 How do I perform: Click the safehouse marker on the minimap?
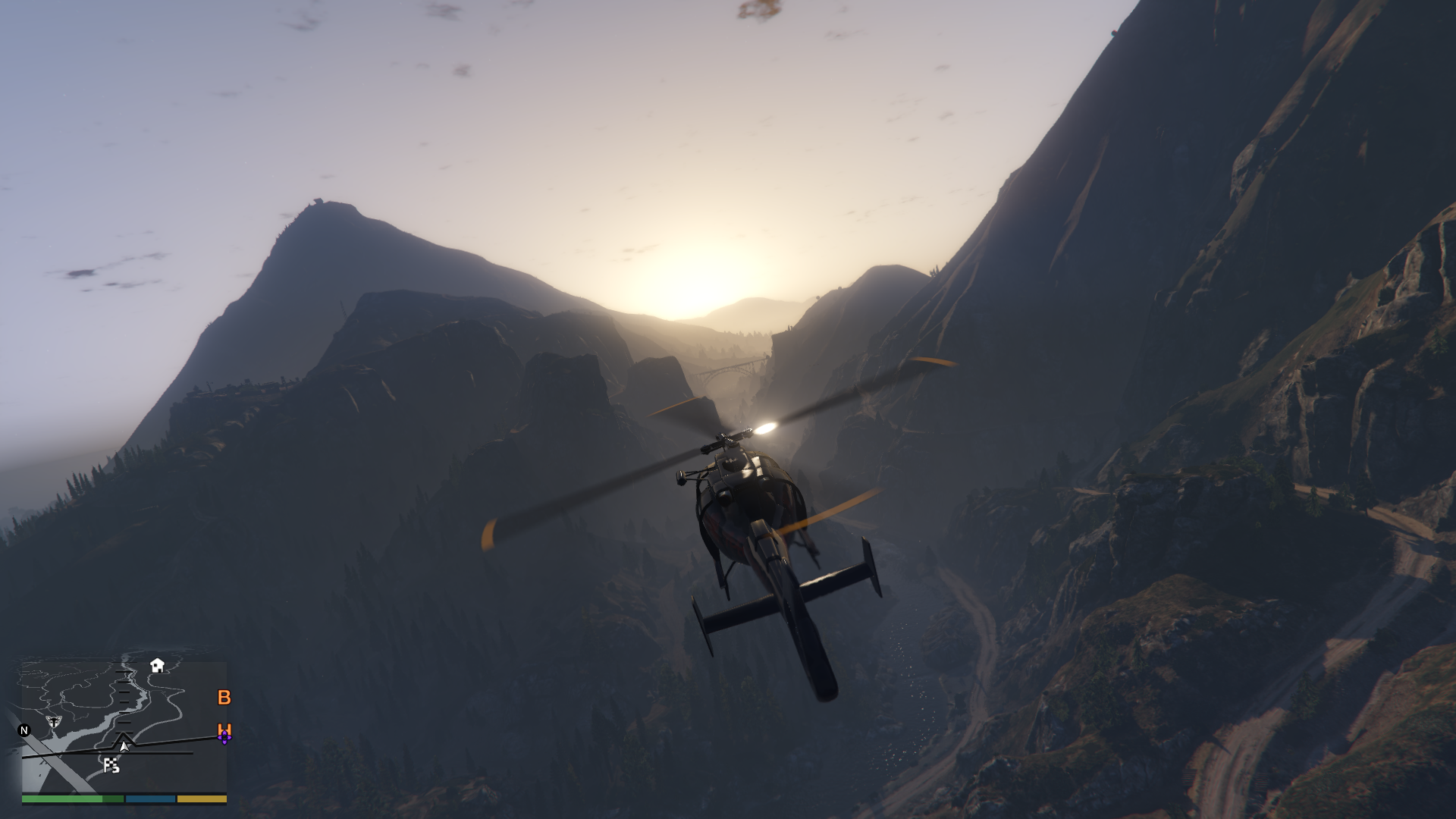coord(157,666)
